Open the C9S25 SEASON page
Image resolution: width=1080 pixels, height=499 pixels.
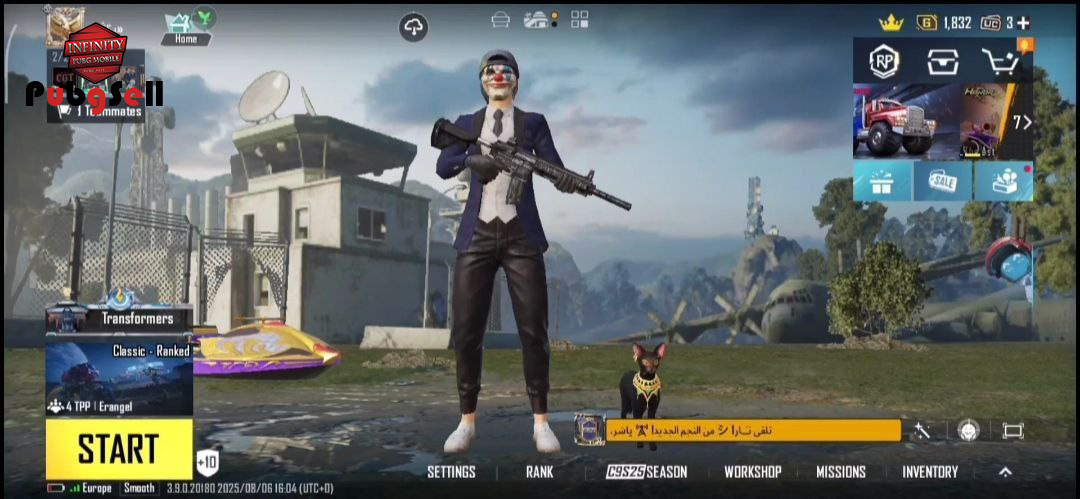tap(646, 472)
